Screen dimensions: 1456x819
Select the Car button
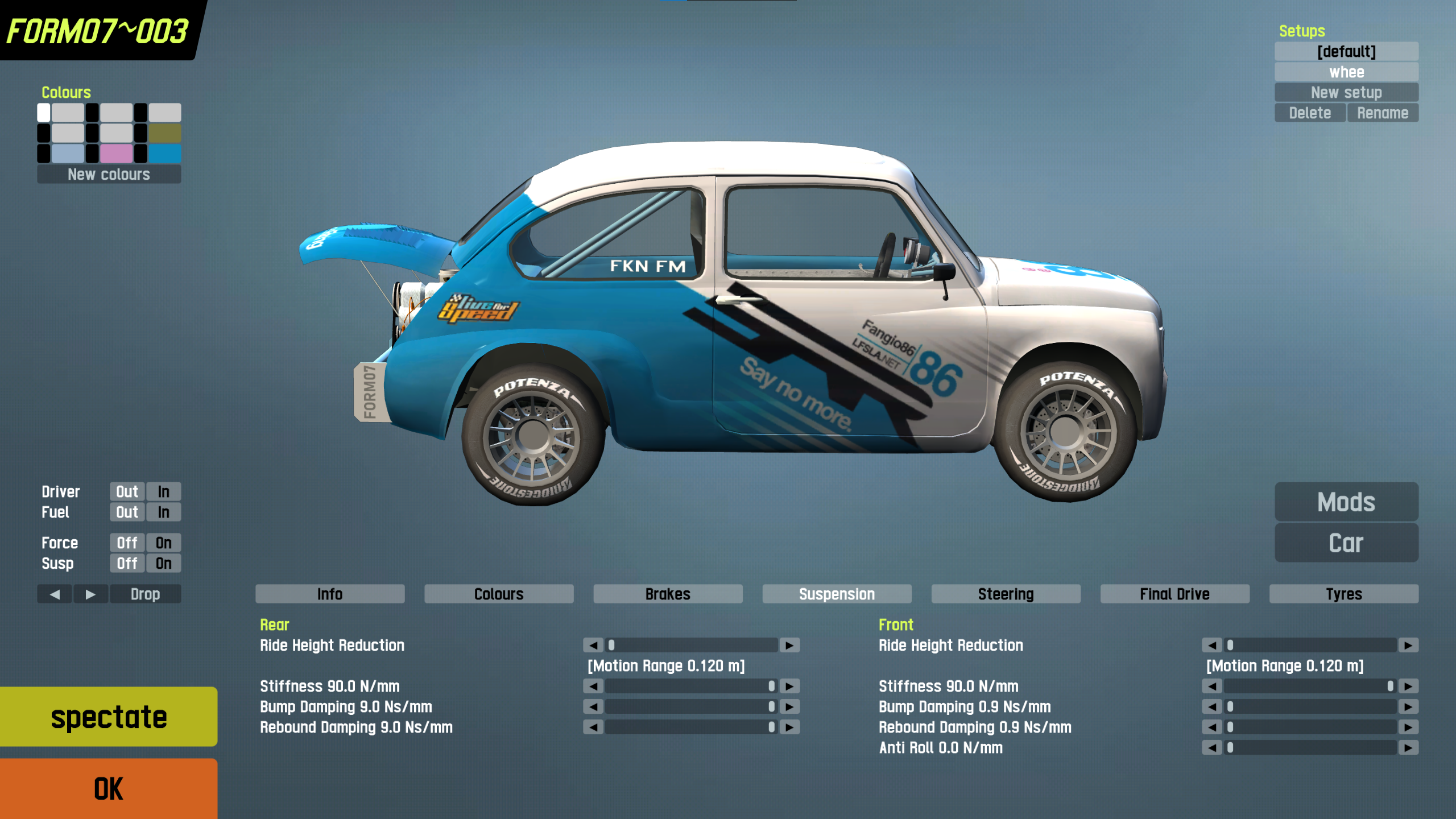click(x=1346, y=543)
